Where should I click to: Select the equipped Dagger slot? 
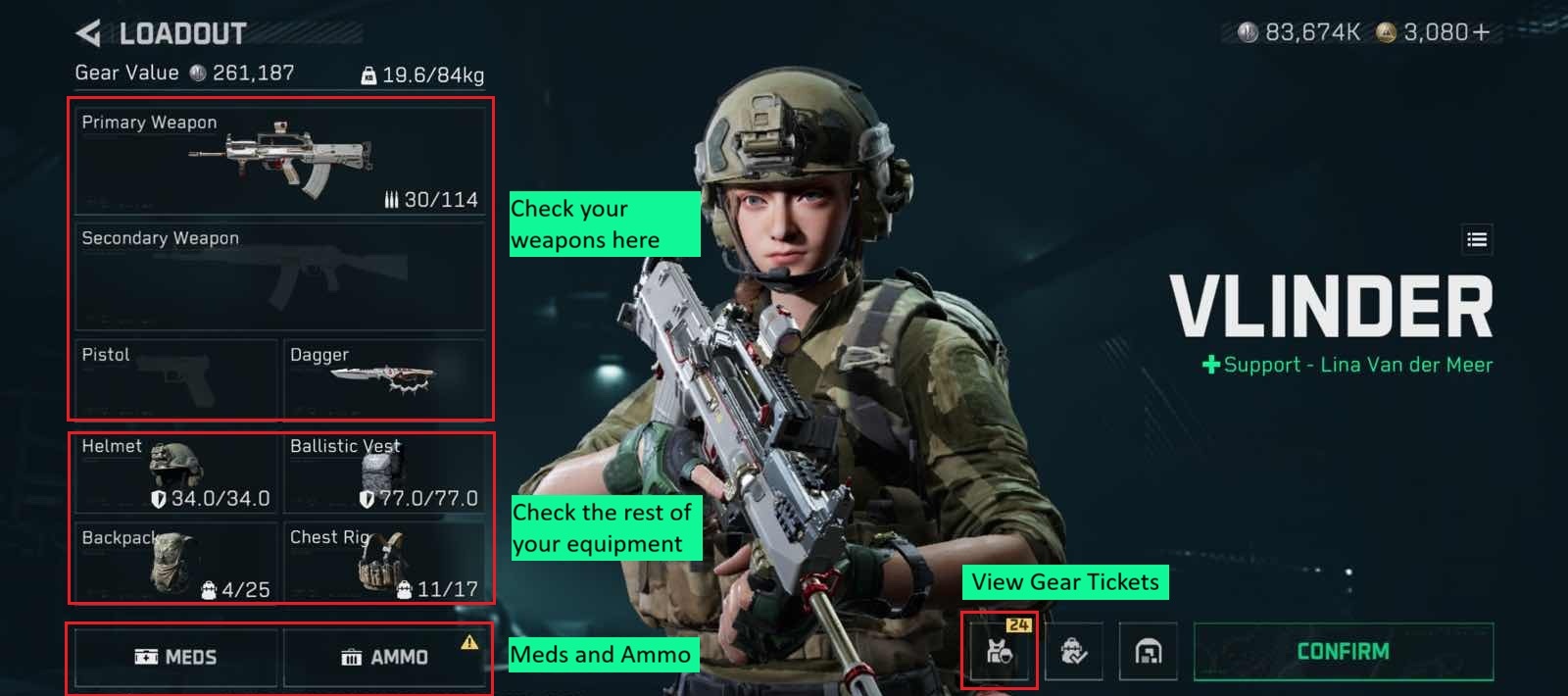pos(384,378)
